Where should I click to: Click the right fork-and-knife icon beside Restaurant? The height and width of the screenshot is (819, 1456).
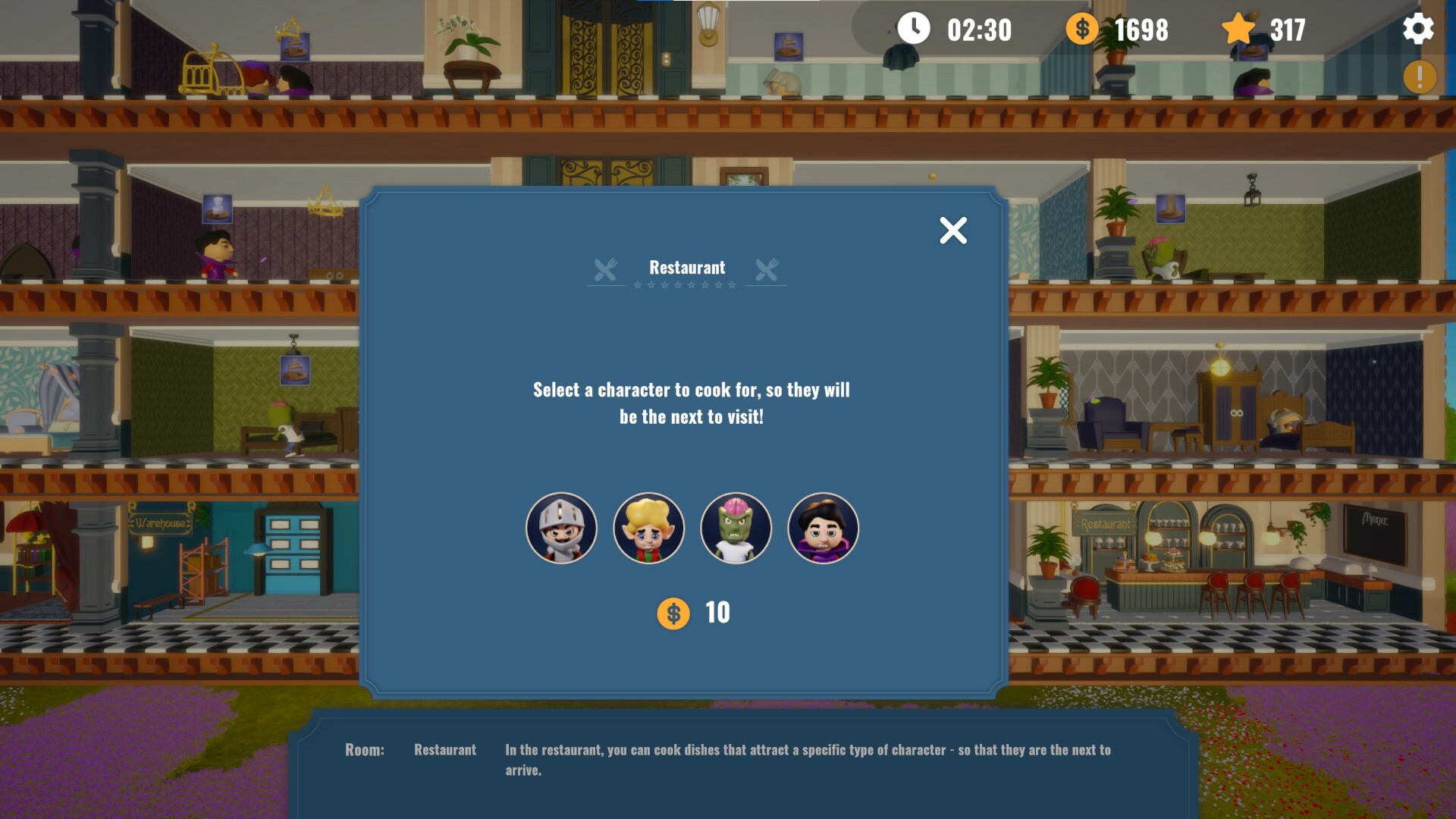(x=767, y=268)
